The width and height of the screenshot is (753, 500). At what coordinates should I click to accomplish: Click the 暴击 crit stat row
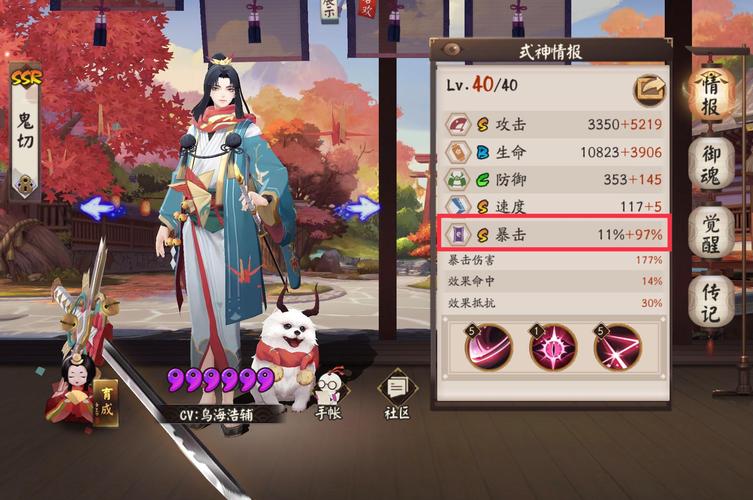pyautogui.click(x=553, y=235)
